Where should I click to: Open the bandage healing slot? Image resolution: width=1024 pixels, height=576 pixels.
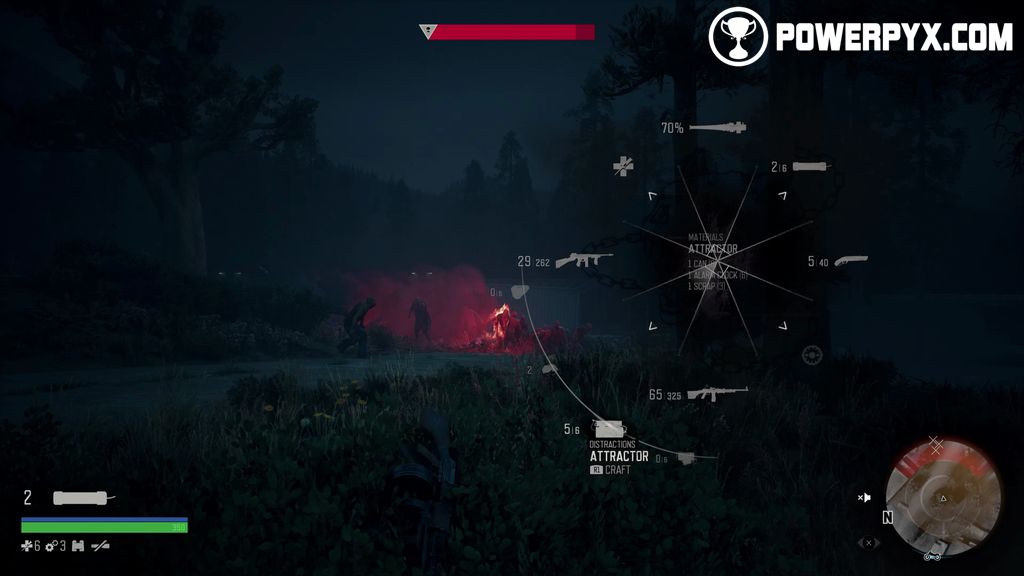click(624, 166)
